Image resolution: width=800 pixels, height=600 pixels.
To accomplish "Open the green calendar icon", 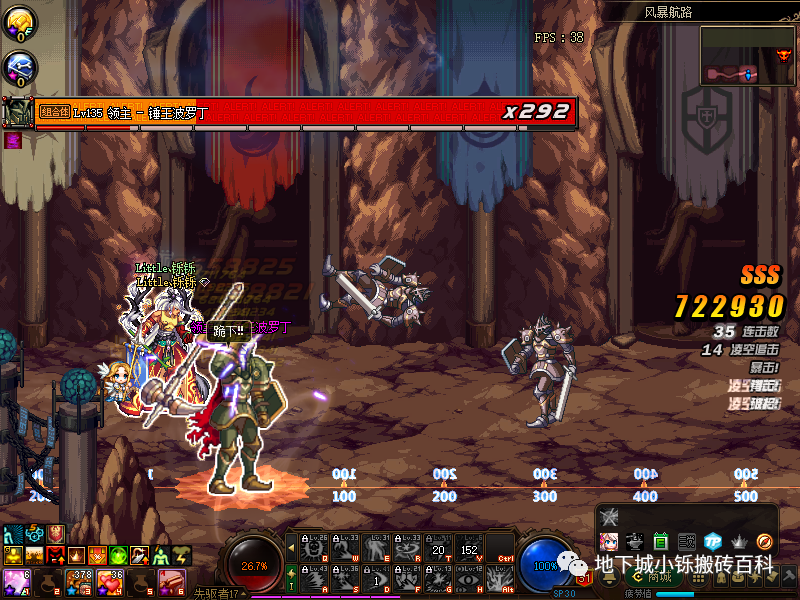I will tap(661, 541).
